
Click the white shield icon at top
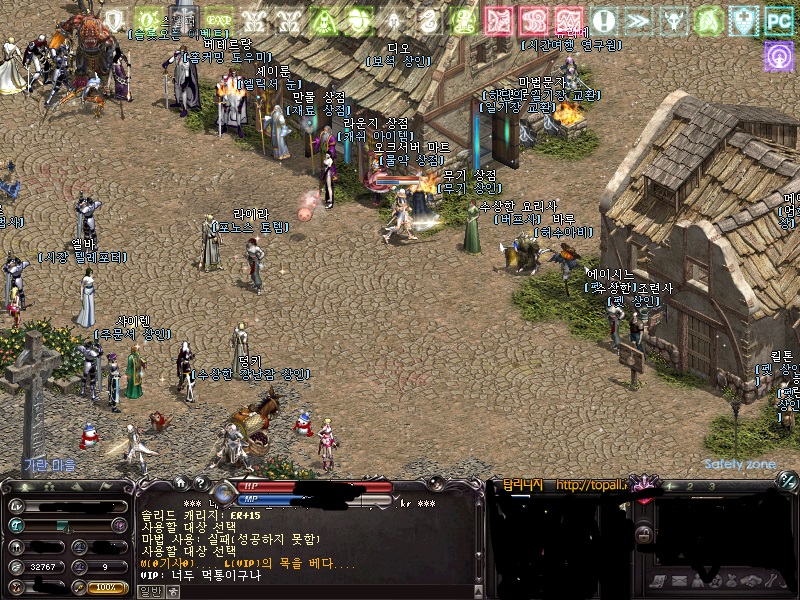[x=116, y=19]
